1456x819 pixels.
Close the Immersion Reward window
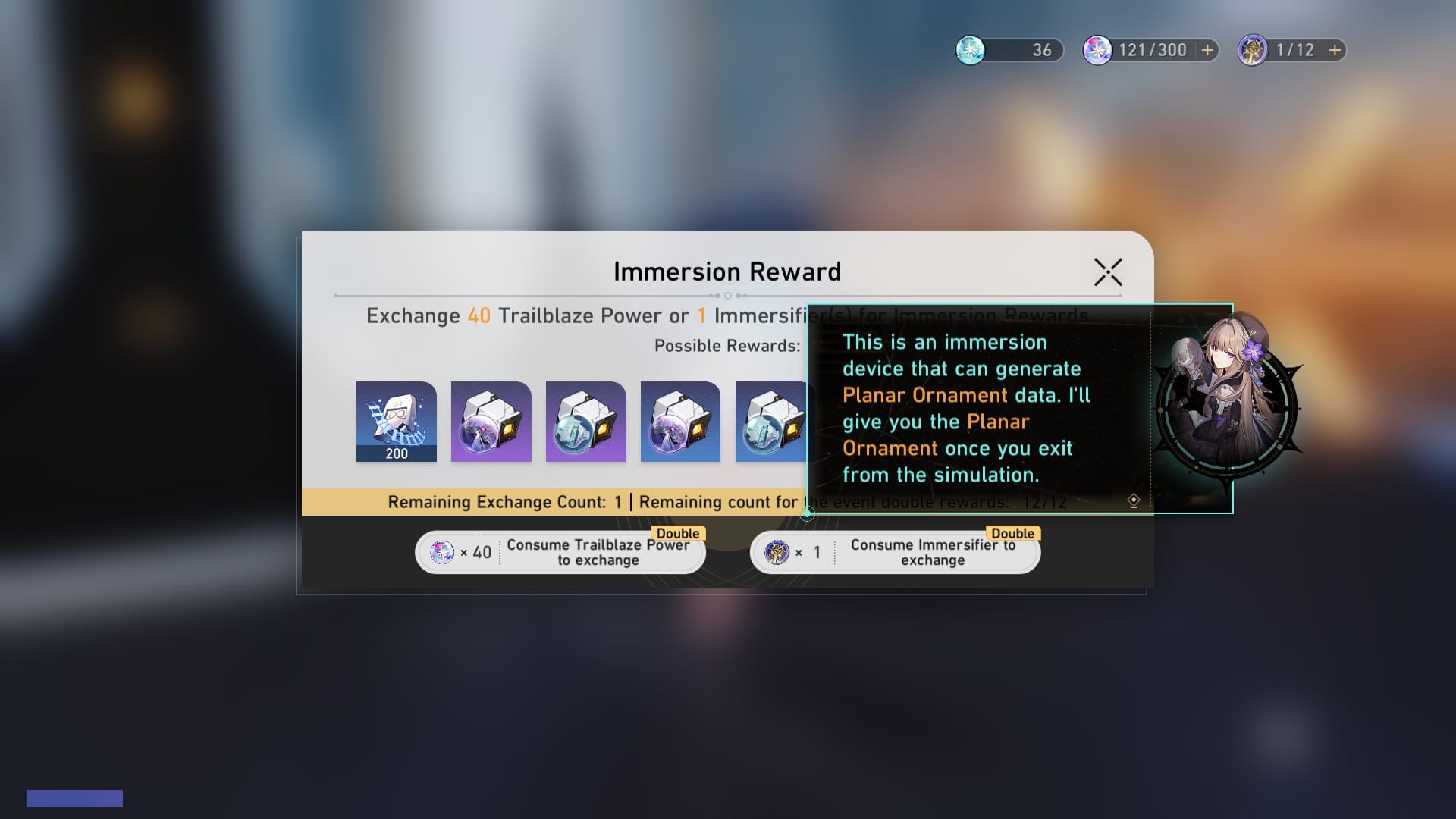pyautogui.click(x=1107, y=271)
